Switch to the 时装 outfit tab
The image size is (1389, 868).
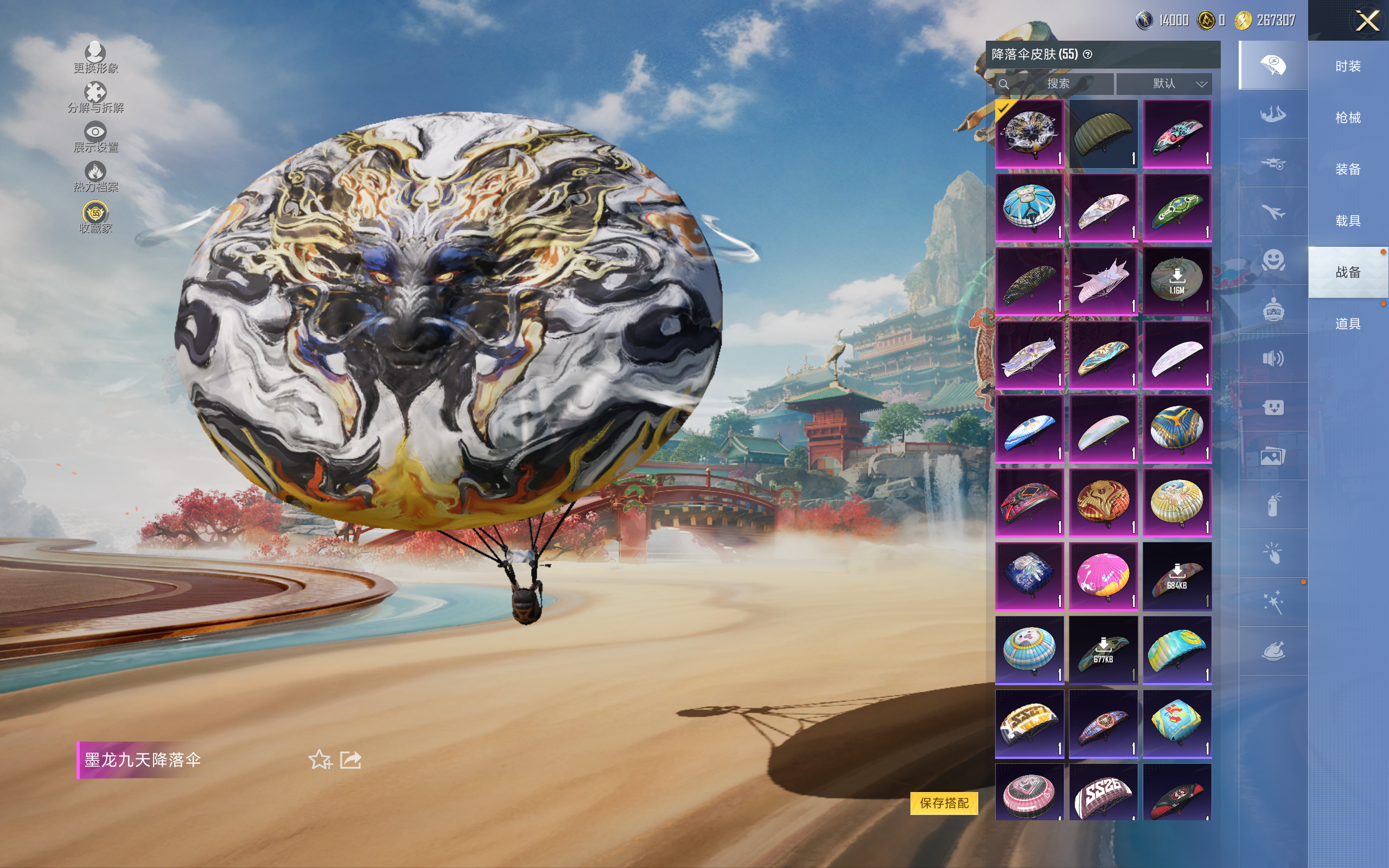tap(1348, 66)
